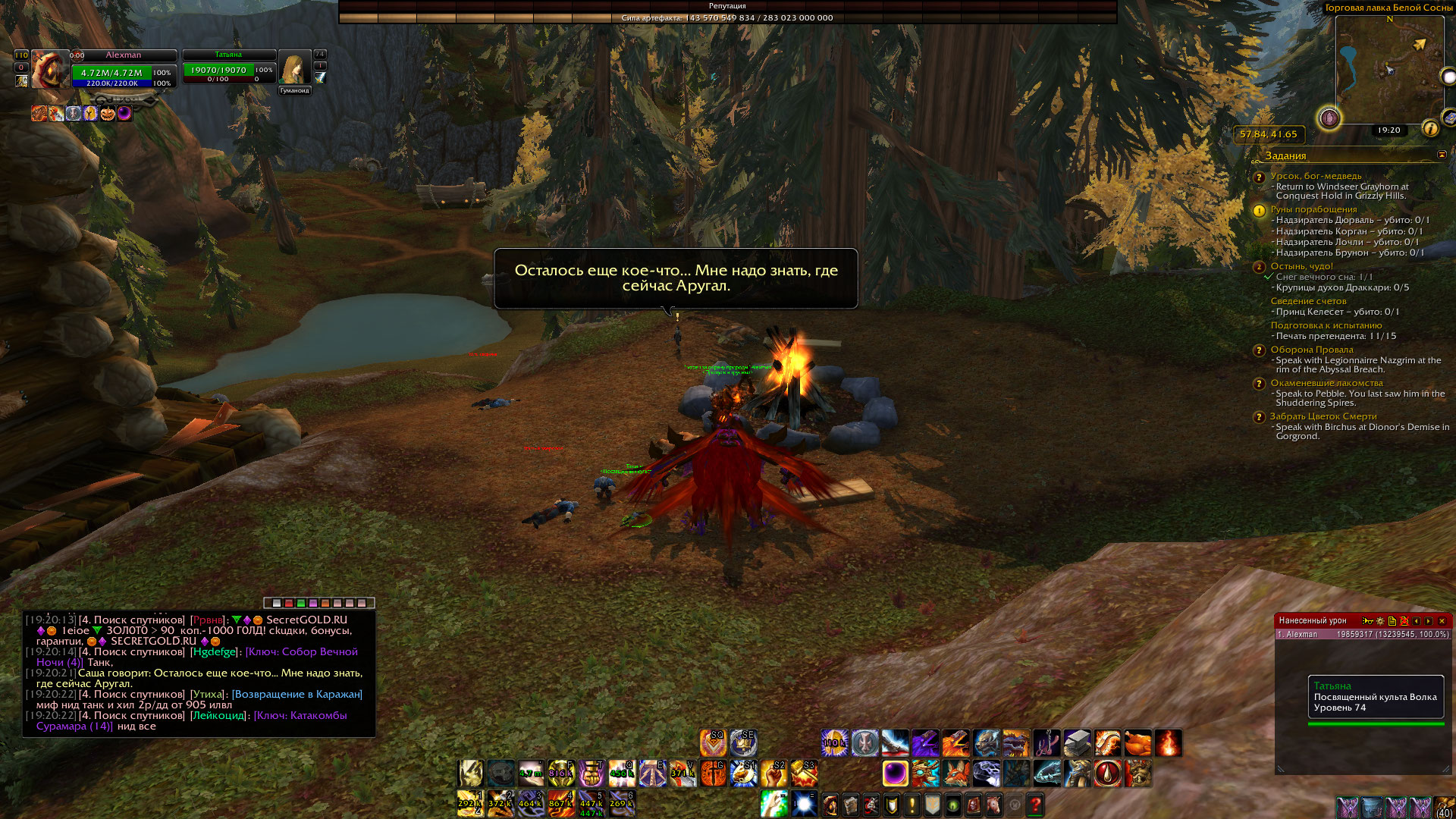Image resolution: width=1456 pixels, height=819 pixels.
Task: Use the purple orb action button
Action: (895, 773)
